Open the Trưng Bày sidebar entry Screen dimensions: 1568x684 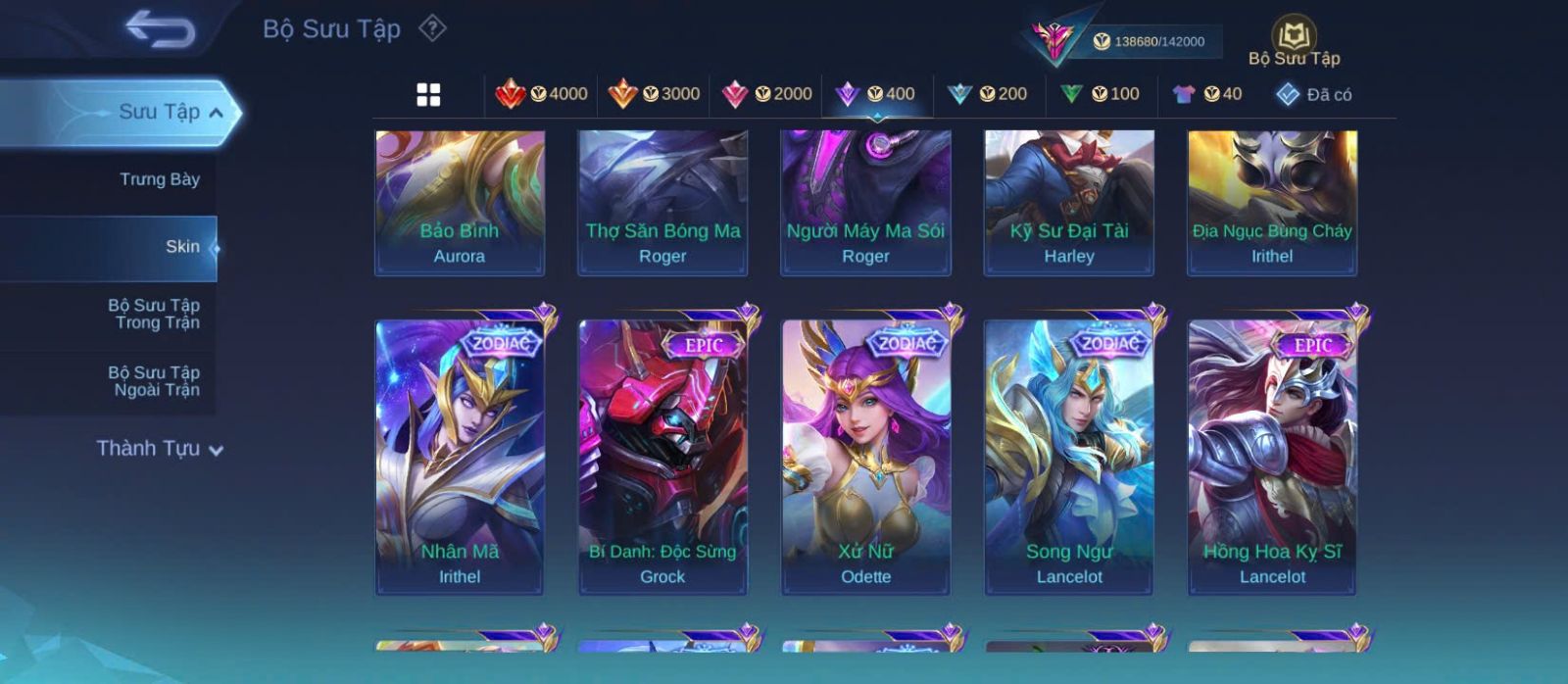click(159, 179)
